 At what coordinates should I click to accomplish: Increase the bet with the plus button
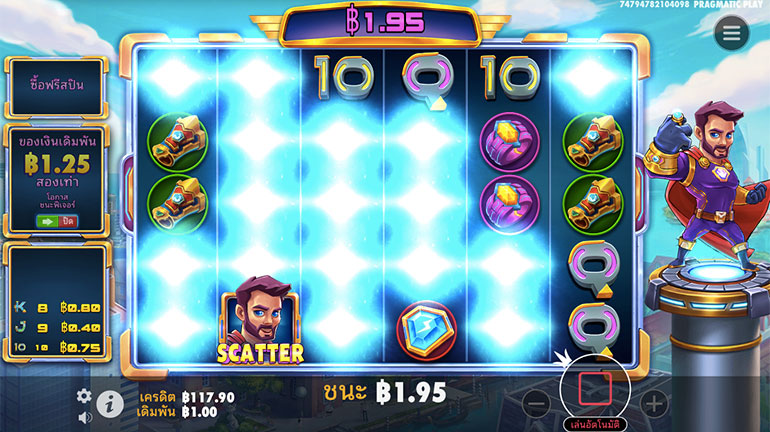coord(653,404)
